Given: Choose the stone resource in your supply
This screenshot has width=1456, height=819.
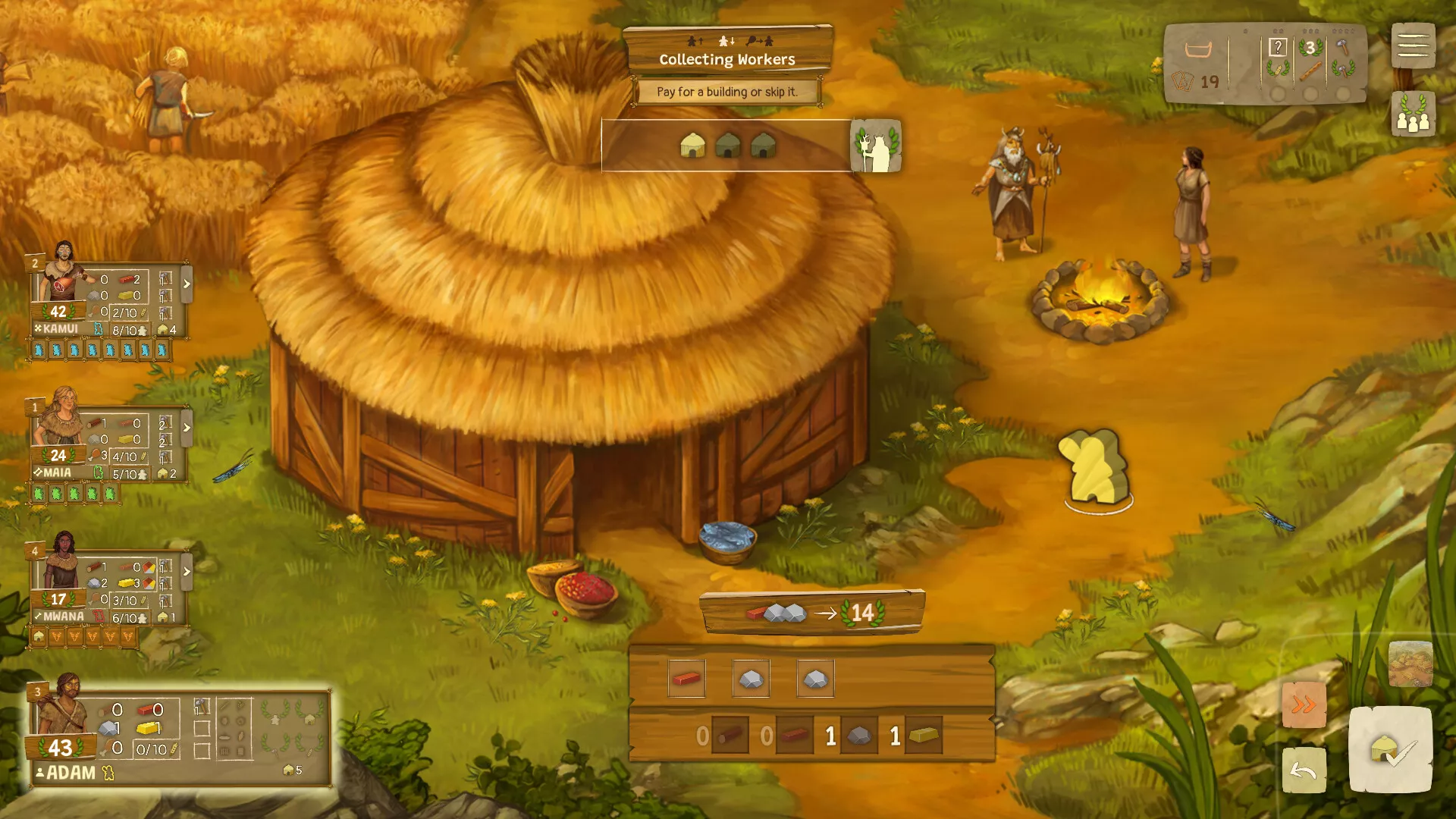Looking at the screenshot, I should pos(858,736).
